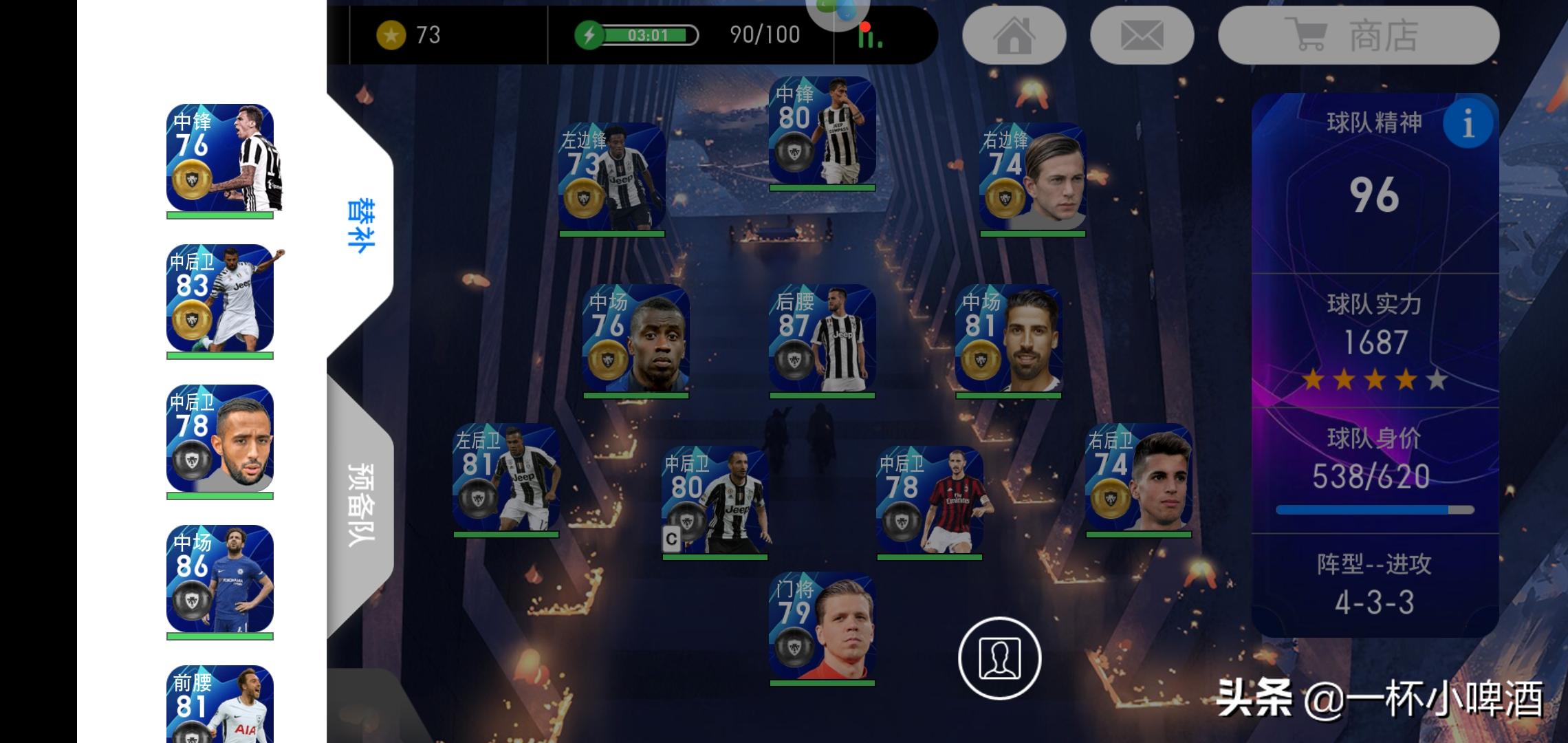Image resolution: width=1568 pixels, height=743 pixels.
Task: Select the 中锋 80 striker card
Action: [822, 131]
